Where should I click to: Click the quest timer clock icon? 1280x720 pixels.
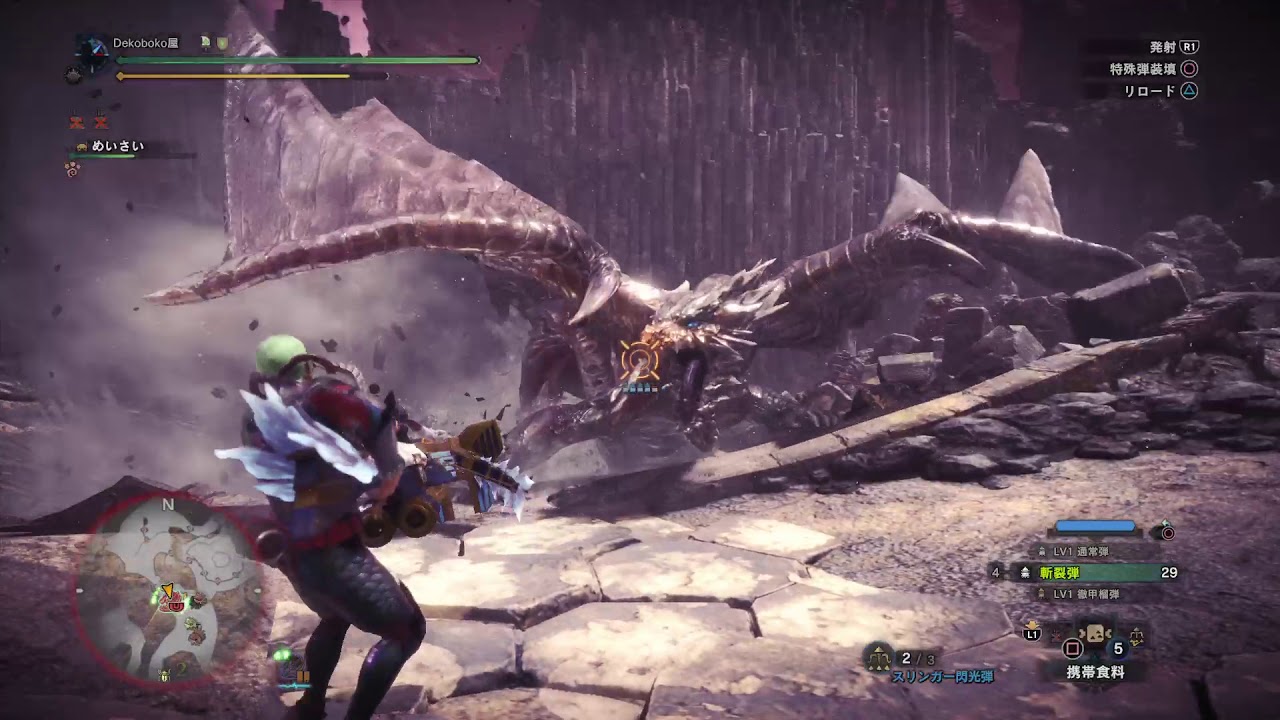tap(95, 52)
